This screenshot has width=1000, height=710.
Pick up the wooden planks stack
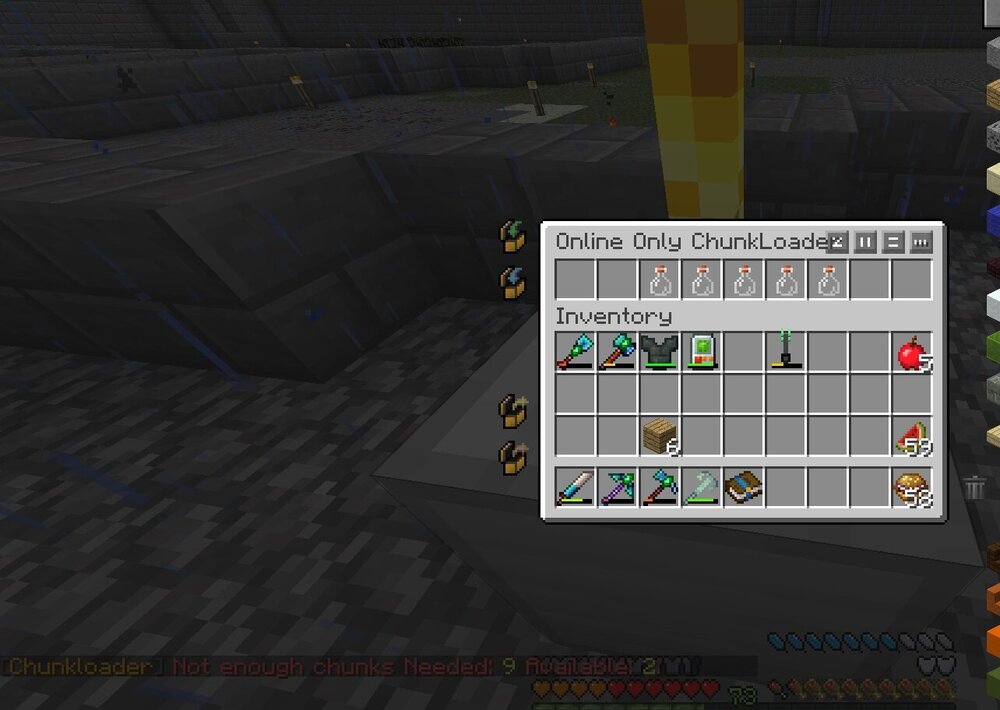click(659, 437)
